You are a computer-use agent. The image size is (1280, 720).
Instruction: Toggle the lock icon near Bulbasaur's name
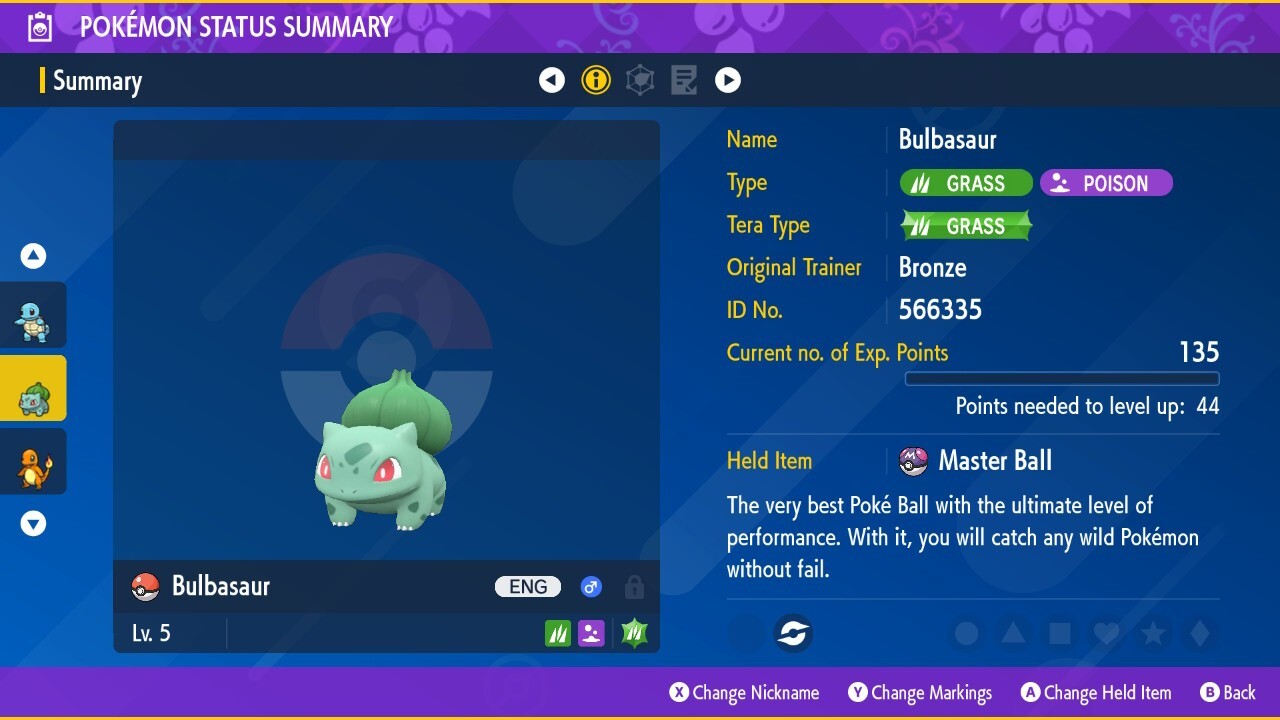click(634, 587)
